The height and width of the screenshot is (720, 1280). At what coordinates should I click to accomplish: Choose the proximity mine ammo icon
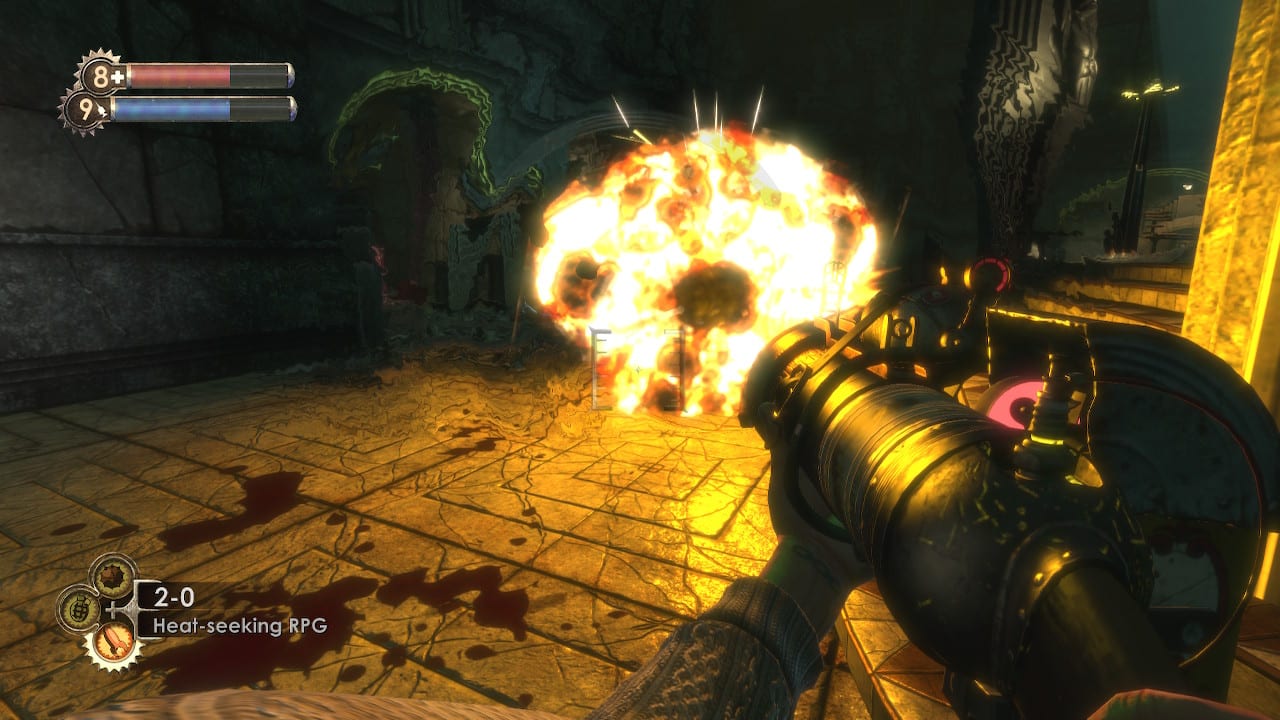click(x=112, y=576)
